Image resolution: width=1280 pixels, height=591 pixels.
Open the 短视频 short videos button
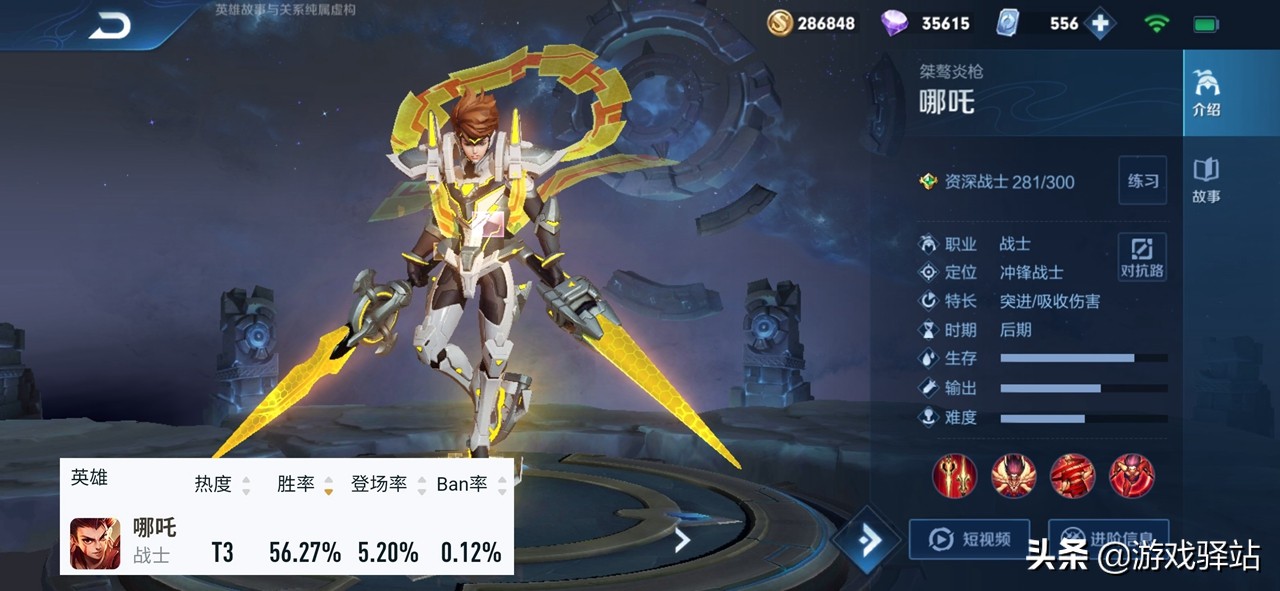coord(969,539)
